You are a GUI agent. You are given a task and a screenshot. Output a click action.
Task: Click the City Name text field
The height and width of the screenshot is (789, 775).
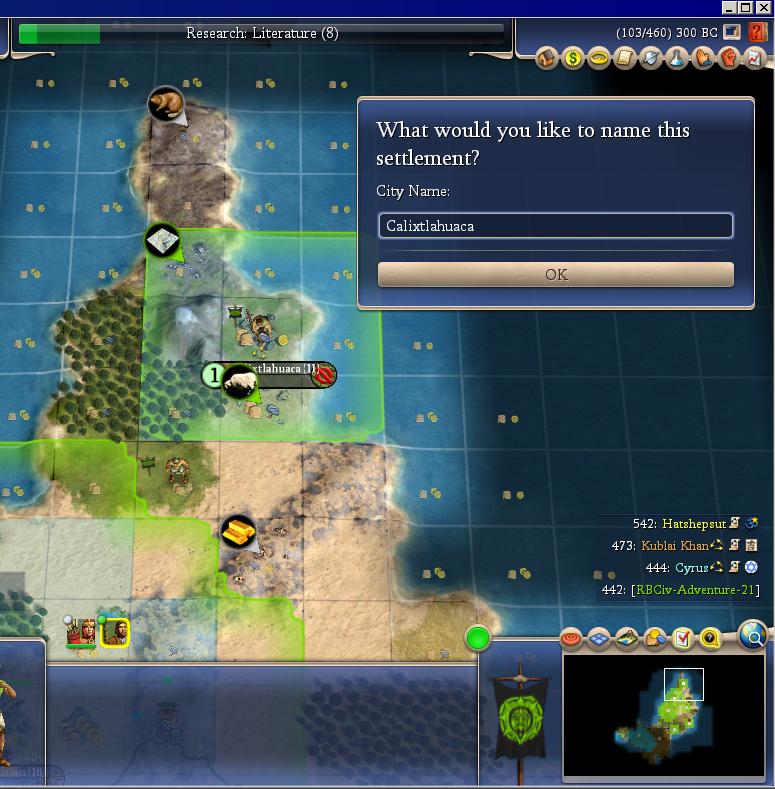(x=555, y=226)
